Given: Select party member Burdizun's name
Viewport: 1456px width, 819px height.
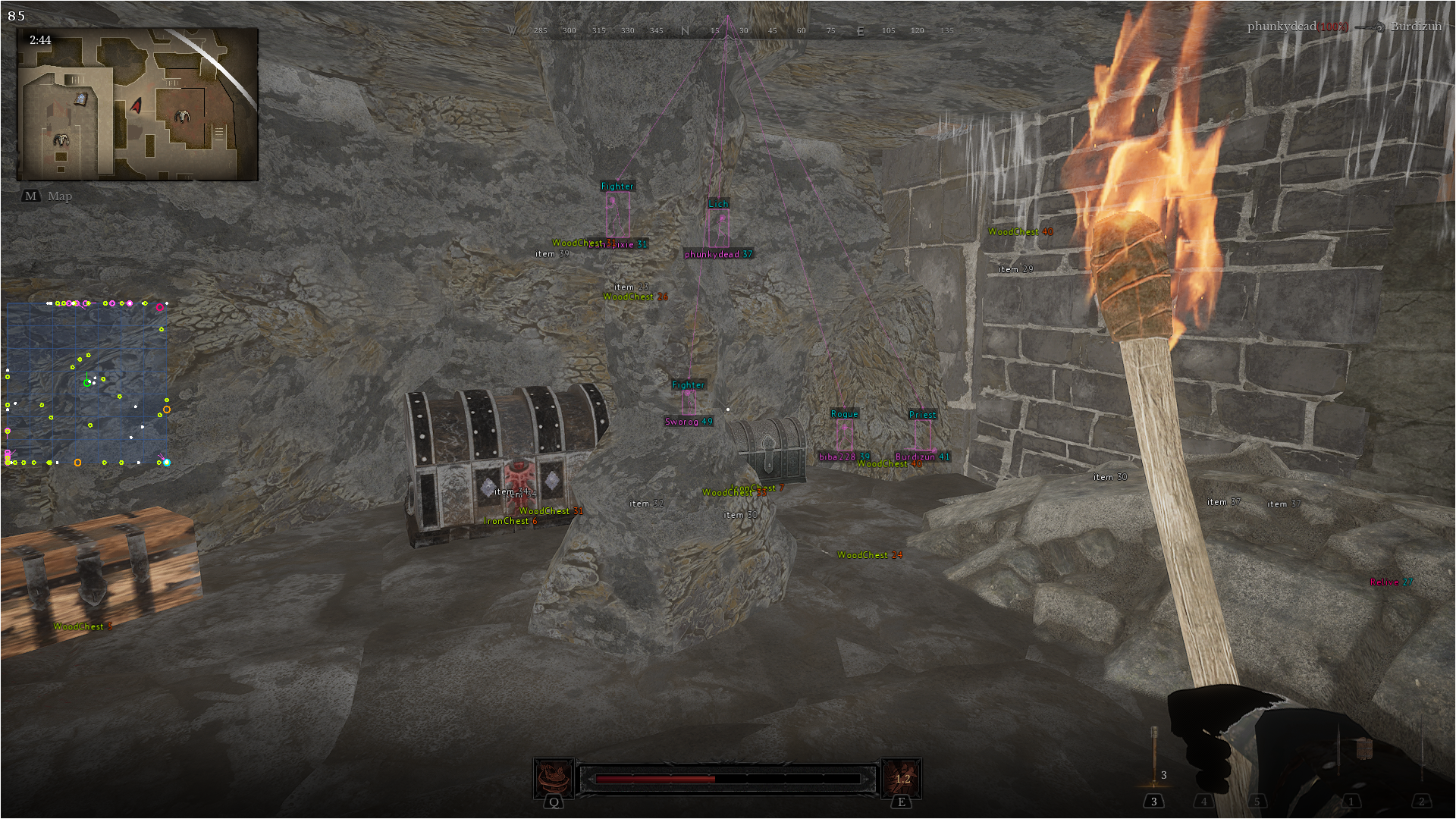Looking at the screenshot, I should click(1416, 27).
